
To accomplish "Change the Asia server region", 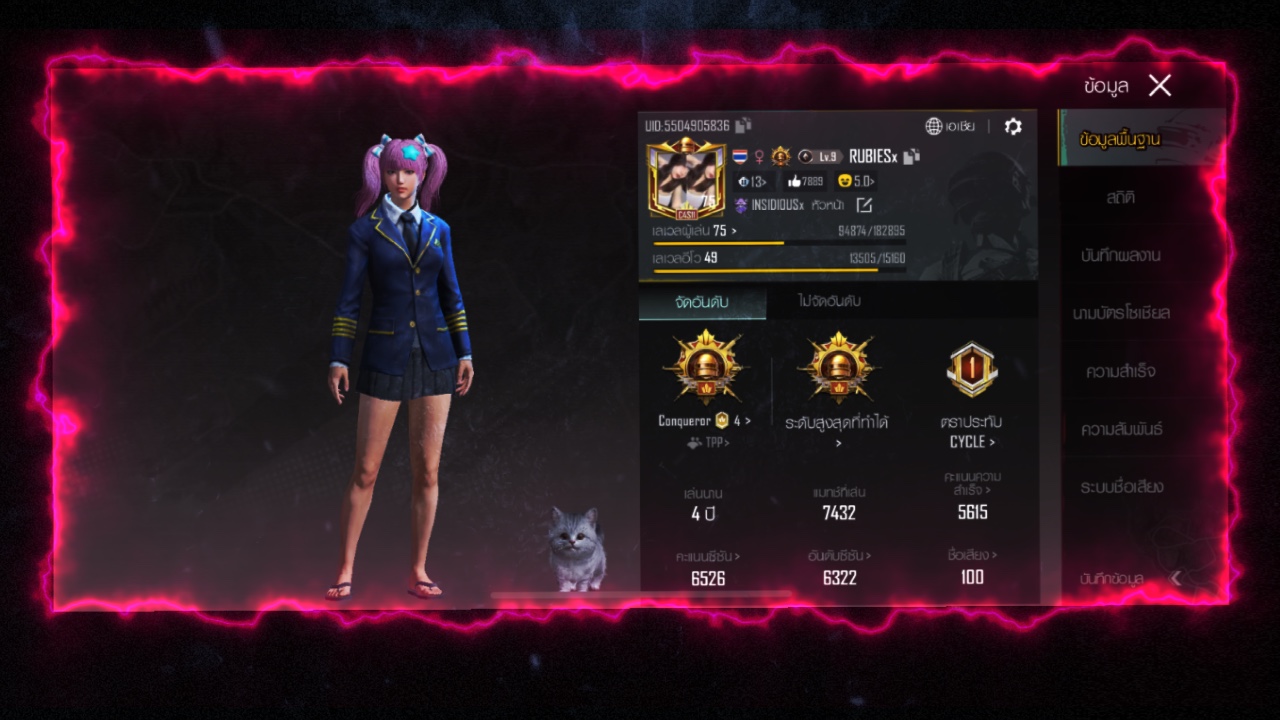I will 950,126.
